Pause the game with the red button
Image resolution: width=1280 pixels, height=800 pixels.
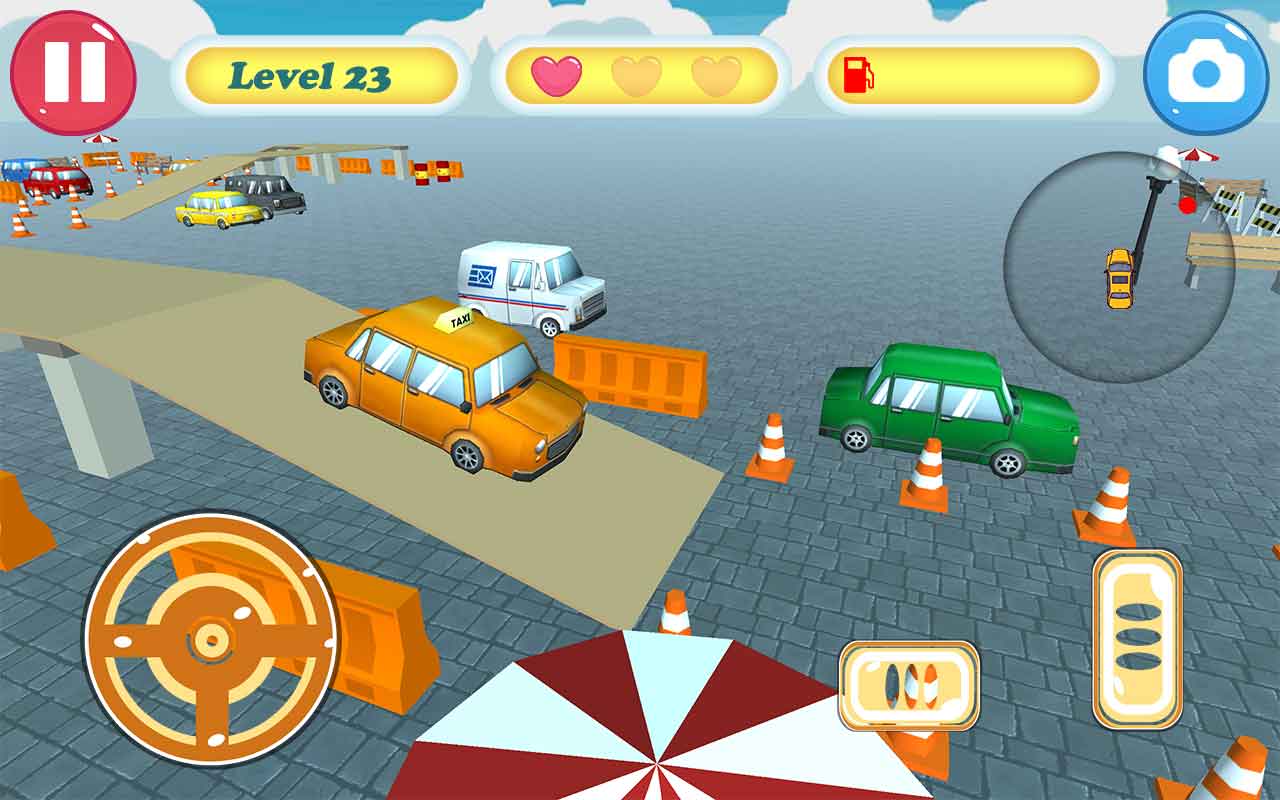pyautogui.click(x=73, y=72)
